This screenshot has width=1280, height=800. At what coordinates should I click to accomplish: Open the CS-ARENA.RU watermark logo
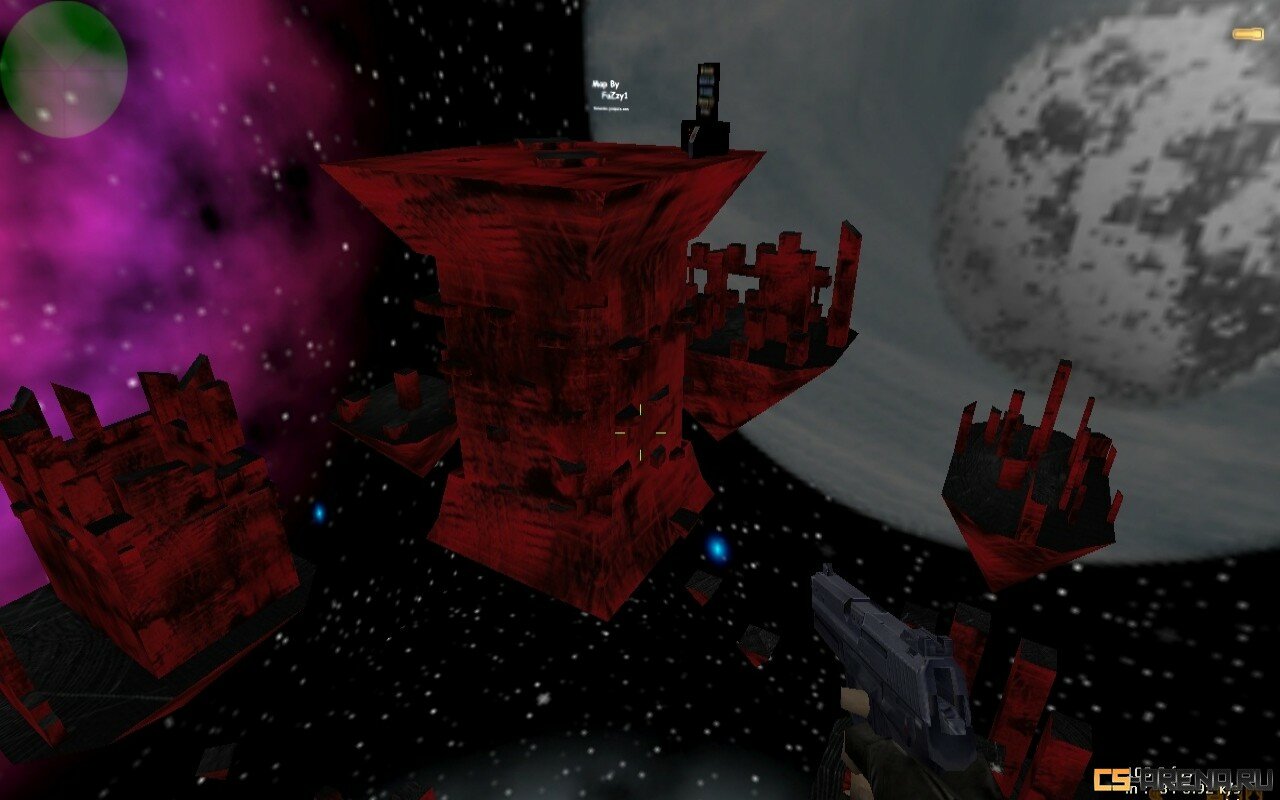click(1181, 779)
